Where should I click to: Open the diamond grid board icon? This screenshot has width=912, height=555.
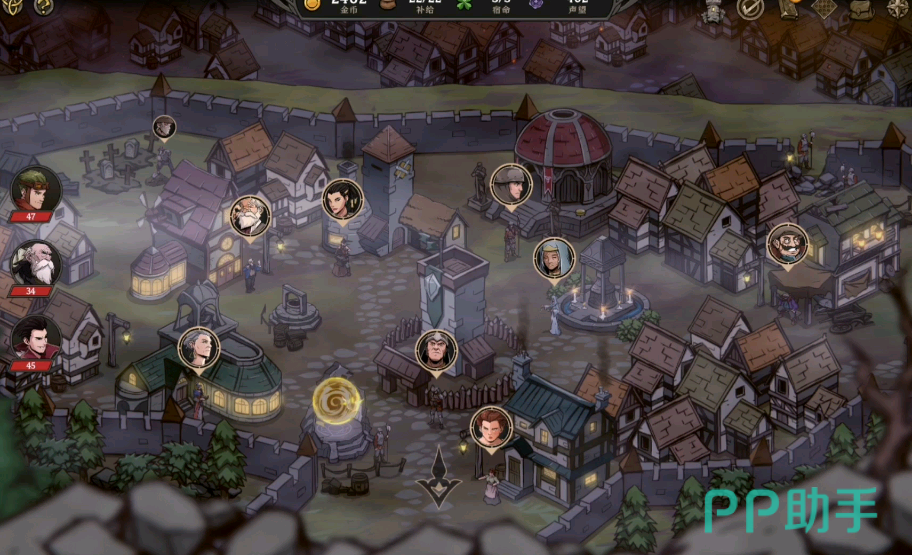tap(823, 8)
